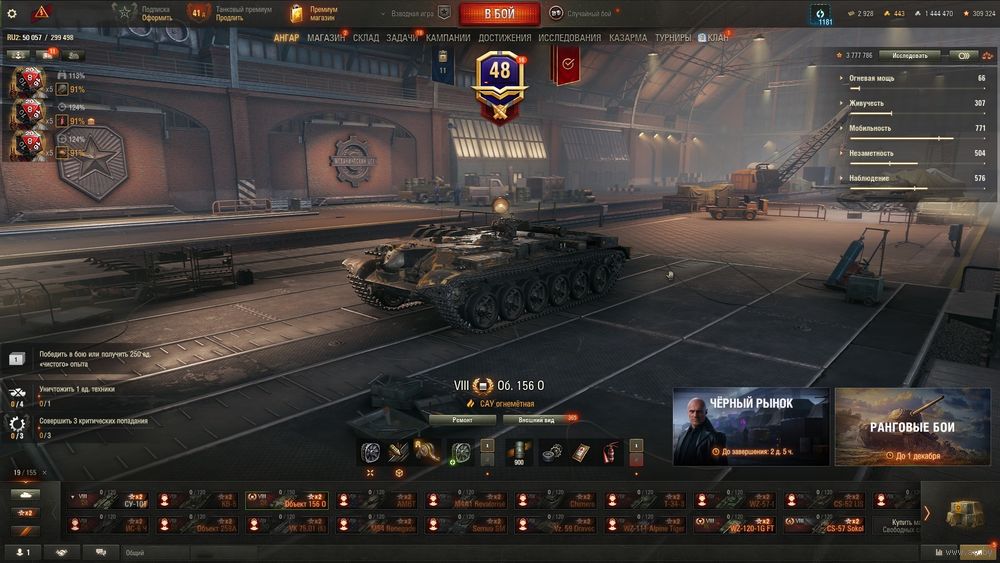Switch to the МАГАЗИН tab
Image resolution: width=1000 pixels, height=563 pixels.
point(326,38)
